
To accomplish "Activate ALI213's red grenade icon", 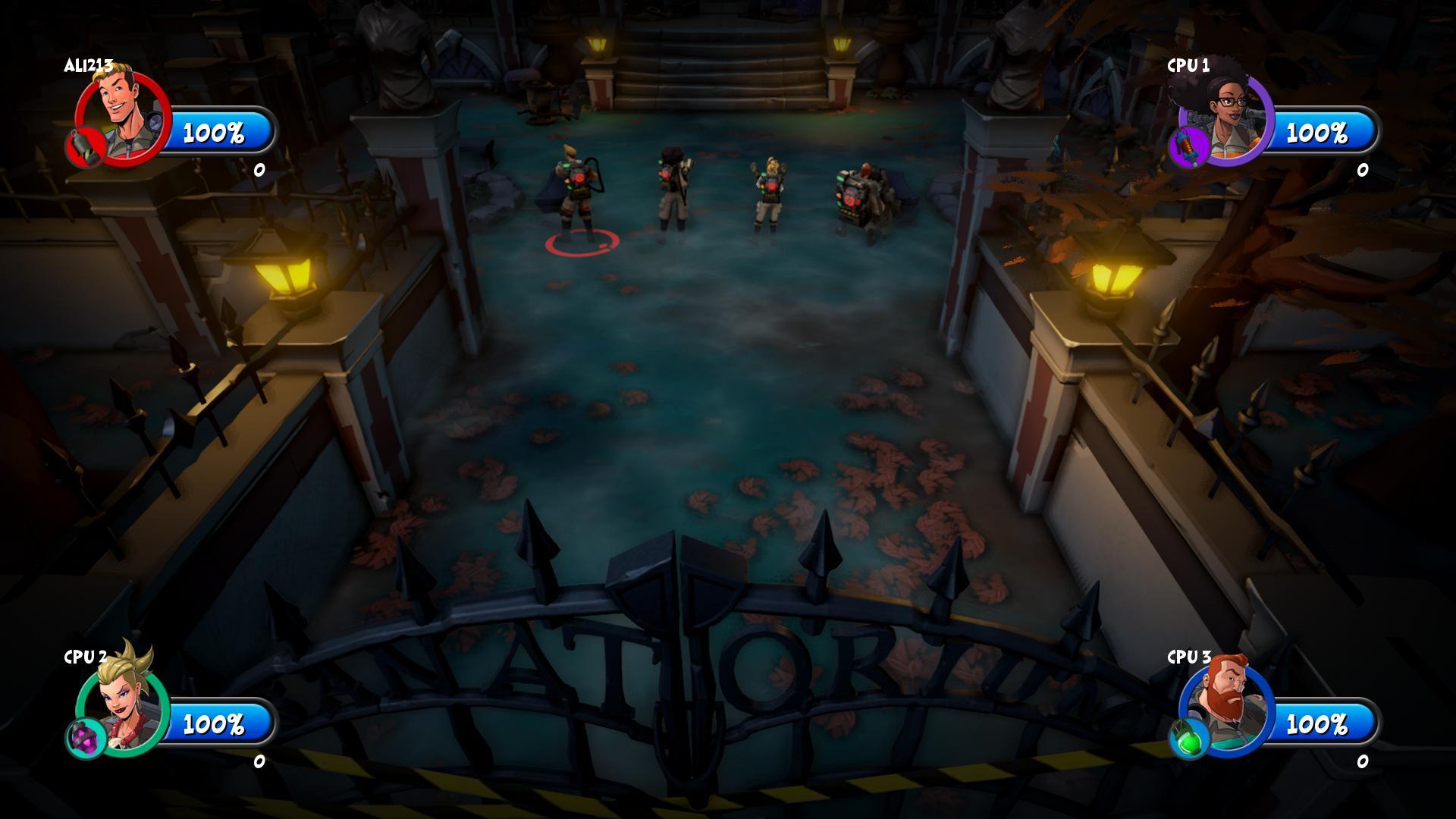I will point(85,146).
